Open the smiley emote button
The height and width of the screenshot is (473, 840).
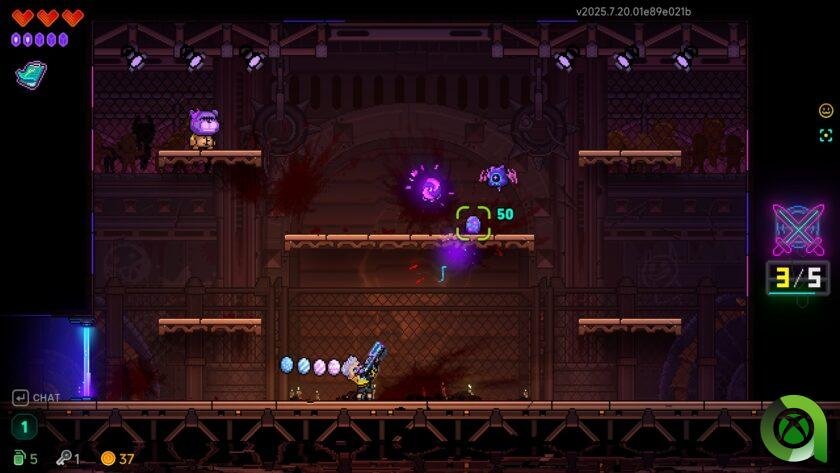[x=826, y=111]
